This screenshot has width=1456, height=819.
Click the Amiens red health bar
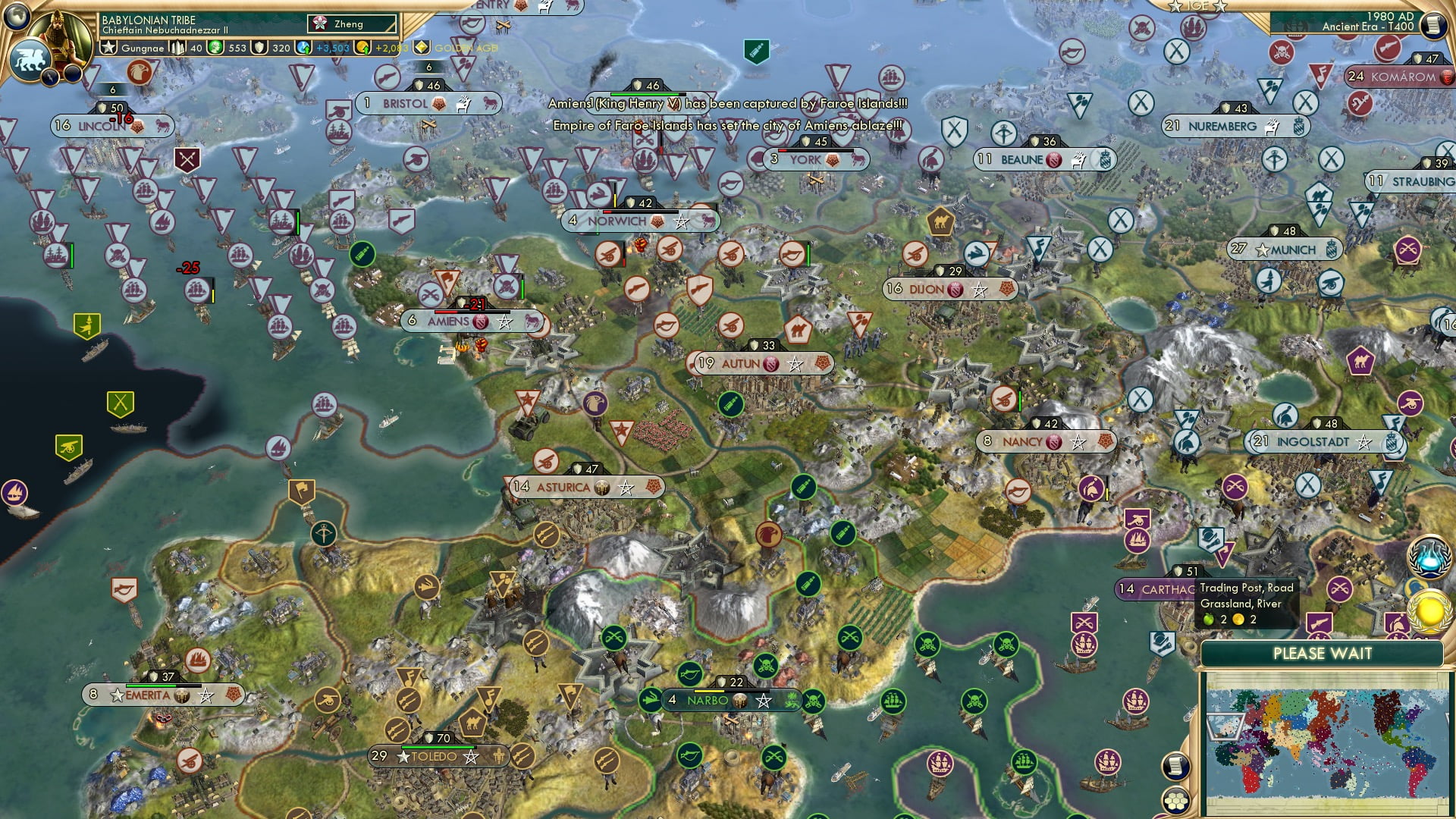coord(447,311)
